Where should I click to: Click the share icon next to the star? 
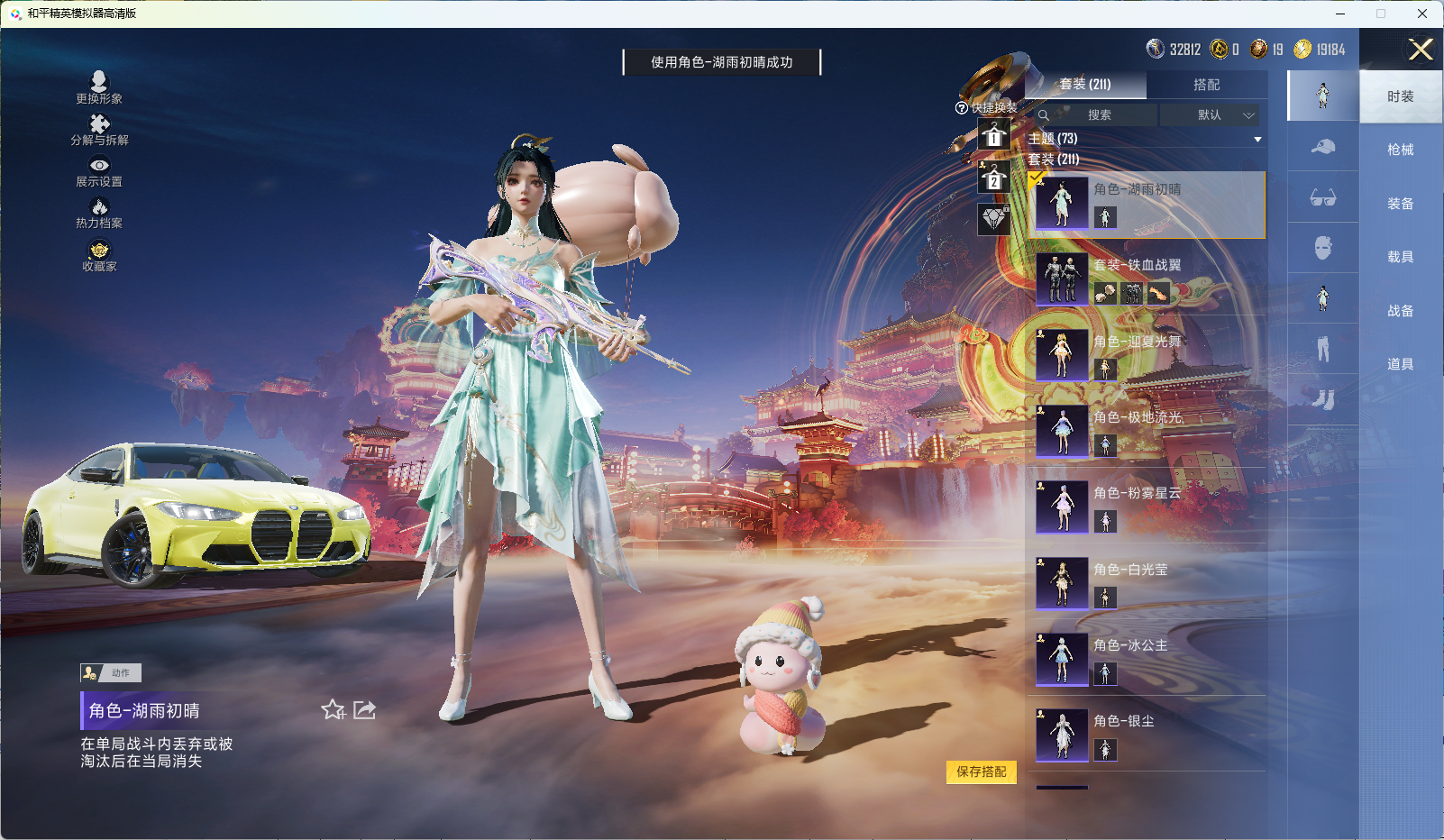point(363,710)
